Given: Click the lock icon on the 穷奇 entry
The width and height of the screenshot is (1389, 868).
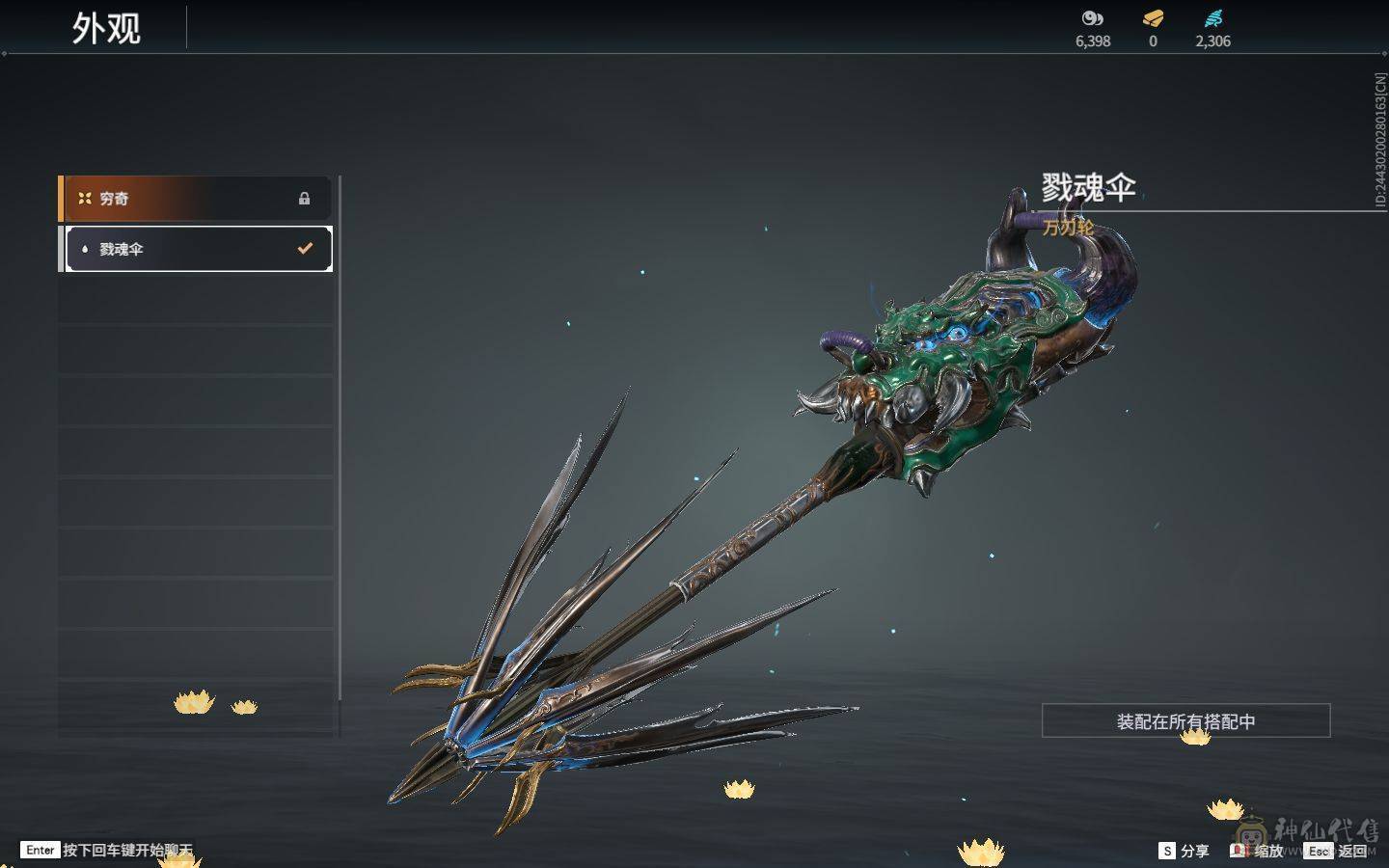Looking at the screenshot, I should pyautogui.click(x=306, y=198).
